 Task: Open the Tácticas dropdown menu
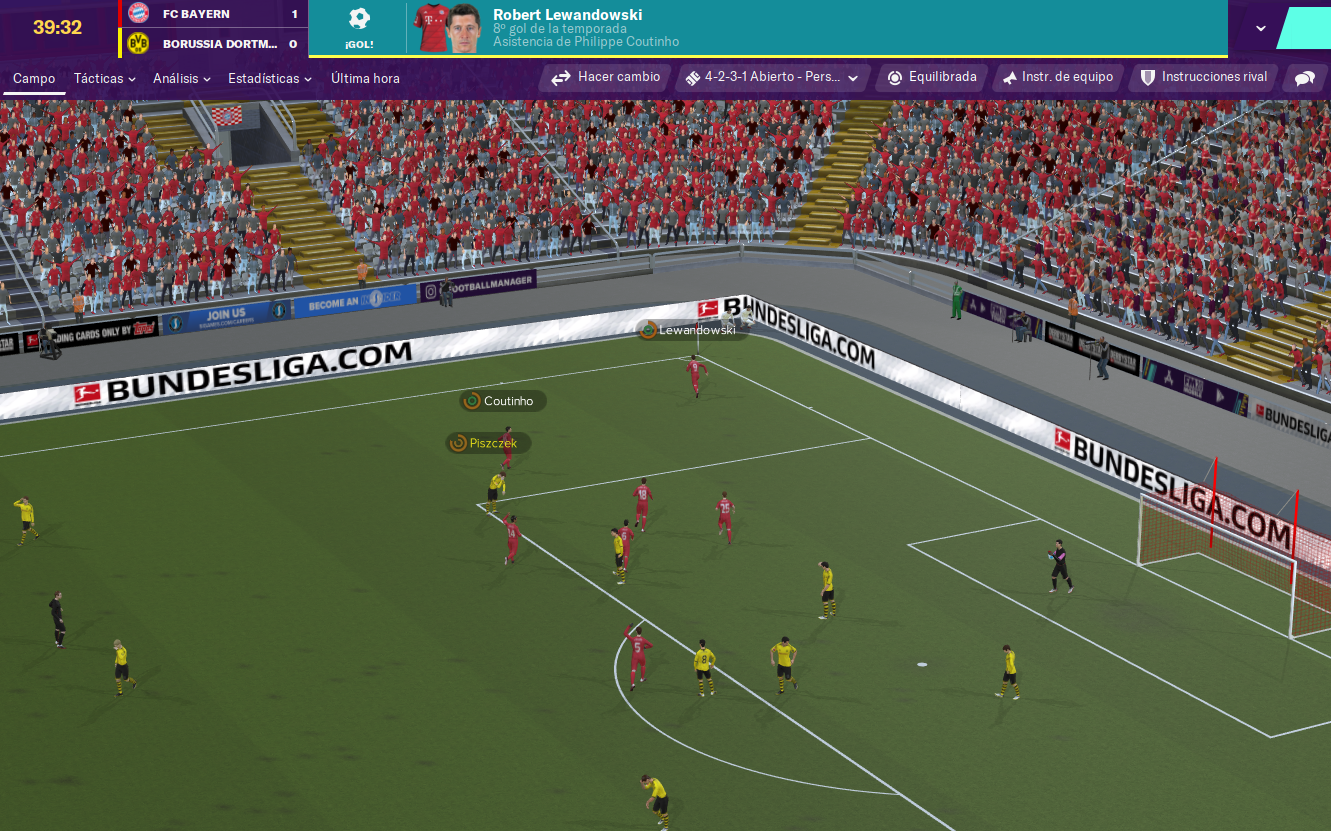pyautogui.click(x=104, y=78)
